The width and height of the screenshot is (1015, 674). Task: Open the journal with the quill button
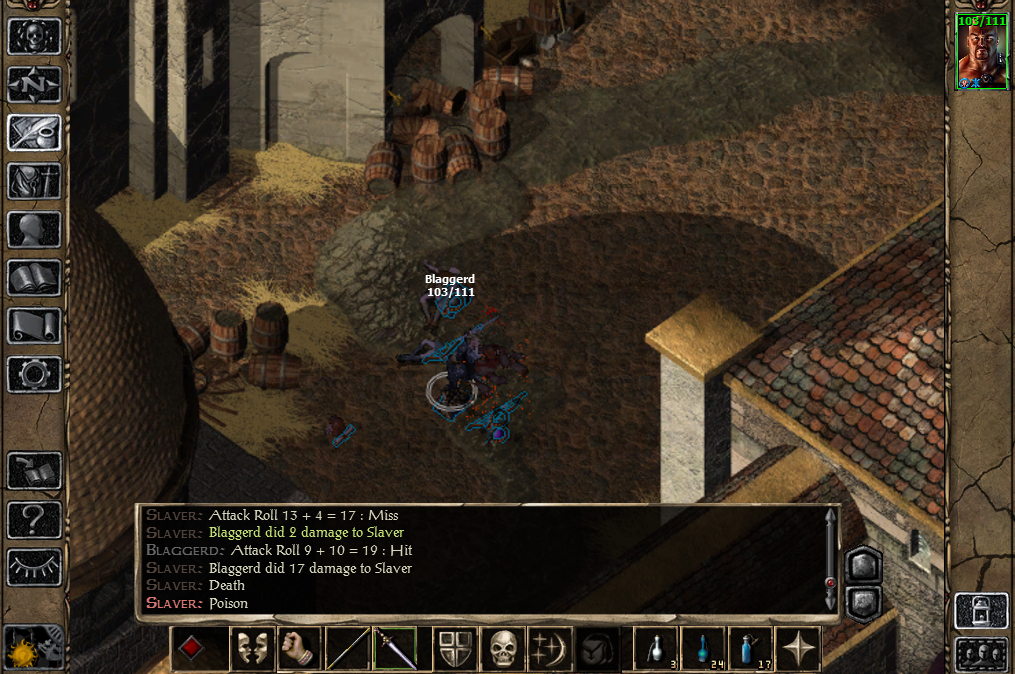34,132
